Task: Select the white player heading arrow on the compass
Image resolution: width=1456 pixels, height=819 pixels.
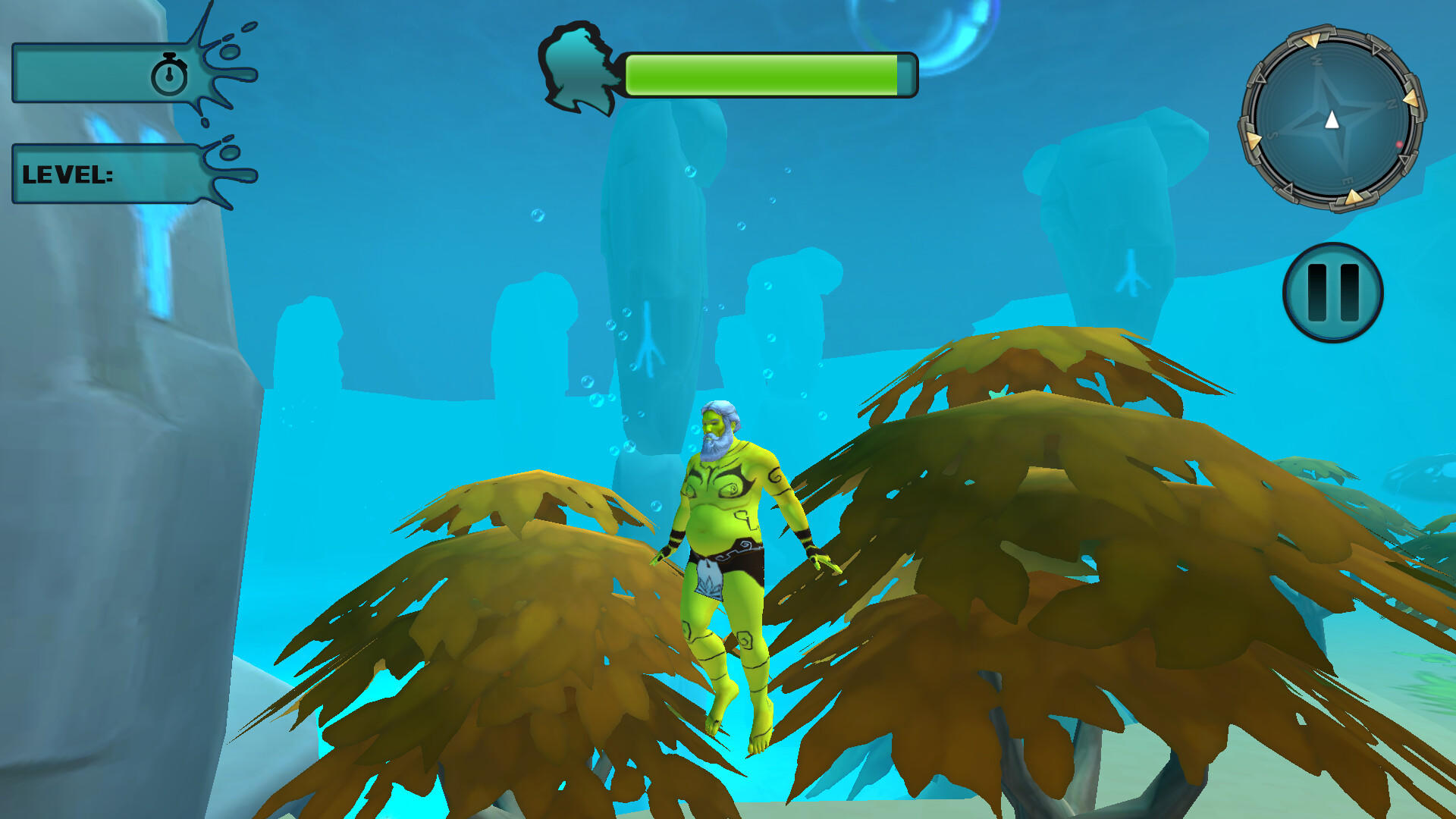Action: (x=1332, y=118)
